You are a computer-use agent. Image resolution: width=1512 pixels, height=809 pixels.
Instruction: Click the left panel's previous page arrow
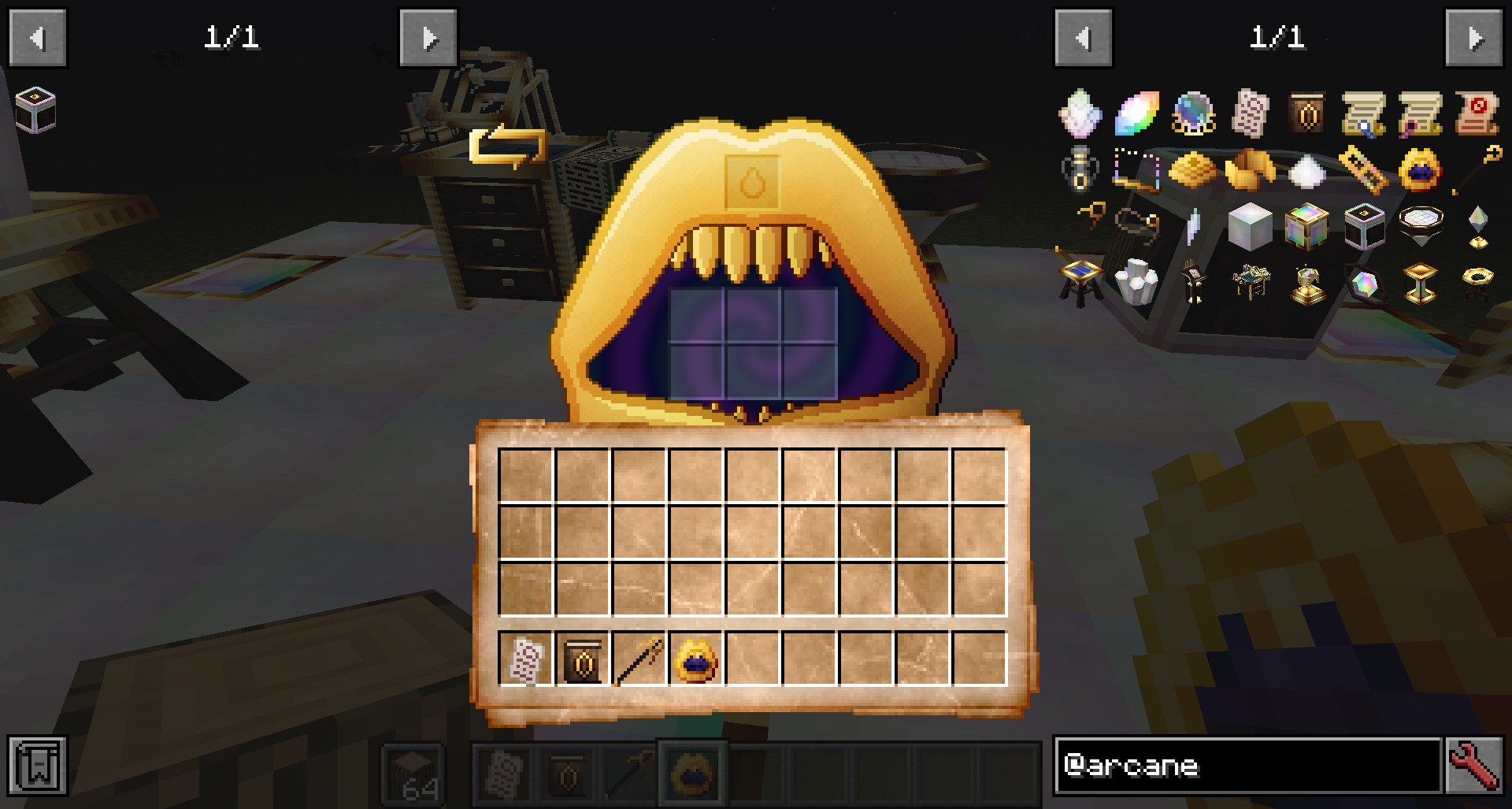click(x=37, y=38)
